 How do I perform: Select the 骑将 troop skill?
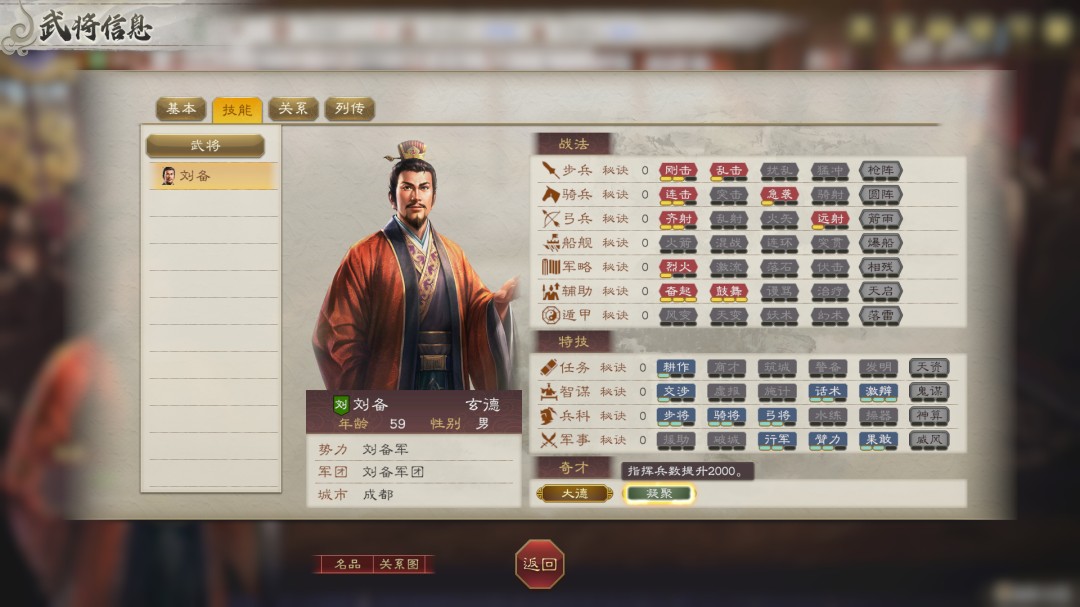click(x=727, y=415)
